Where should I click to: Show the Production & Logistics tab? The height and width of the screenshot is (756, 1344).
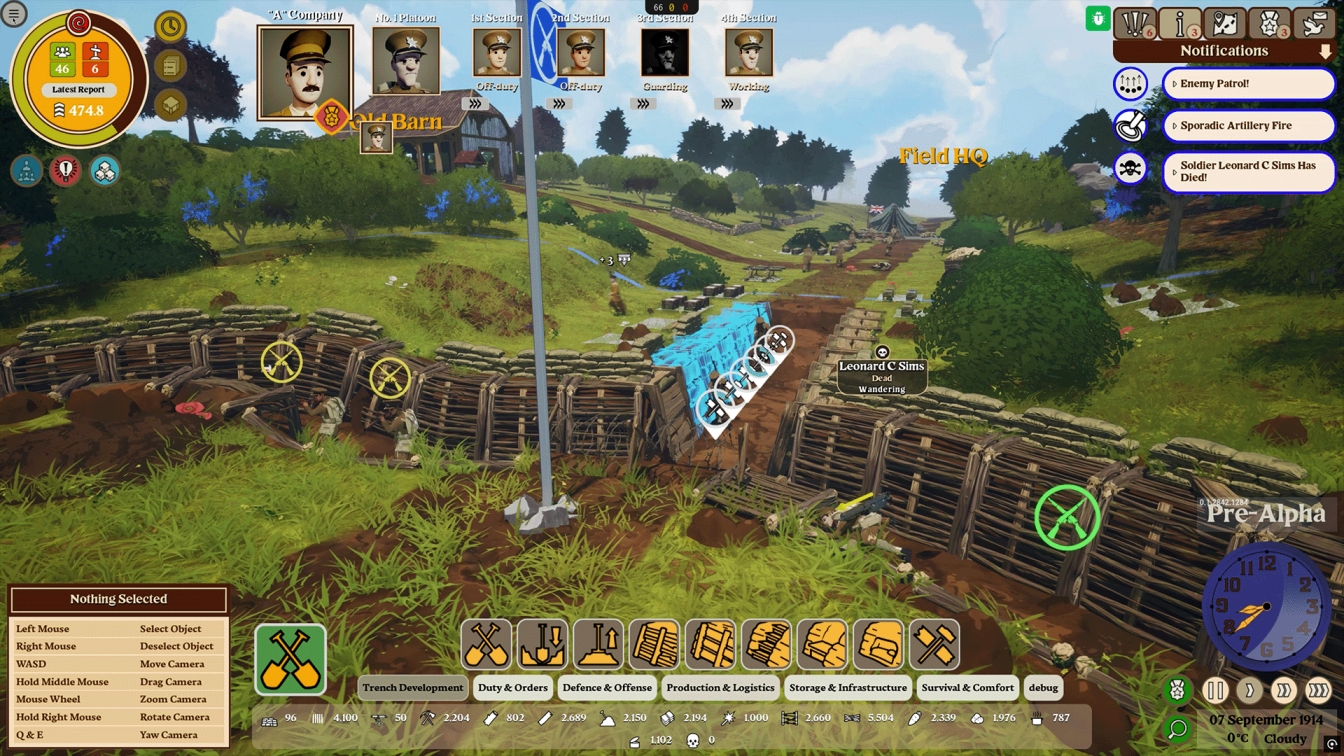[720, 688]
